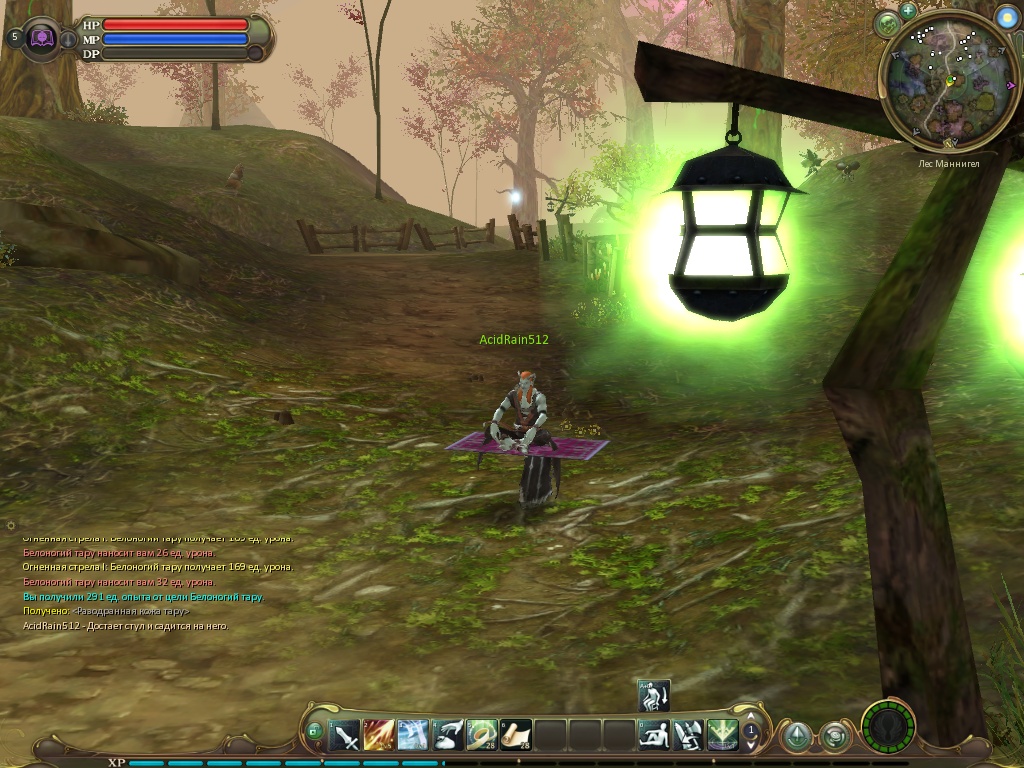Click the green map button beside the minimap
Image resolution: width=1024 pixels, height=768 pixels.
point(887,25)
